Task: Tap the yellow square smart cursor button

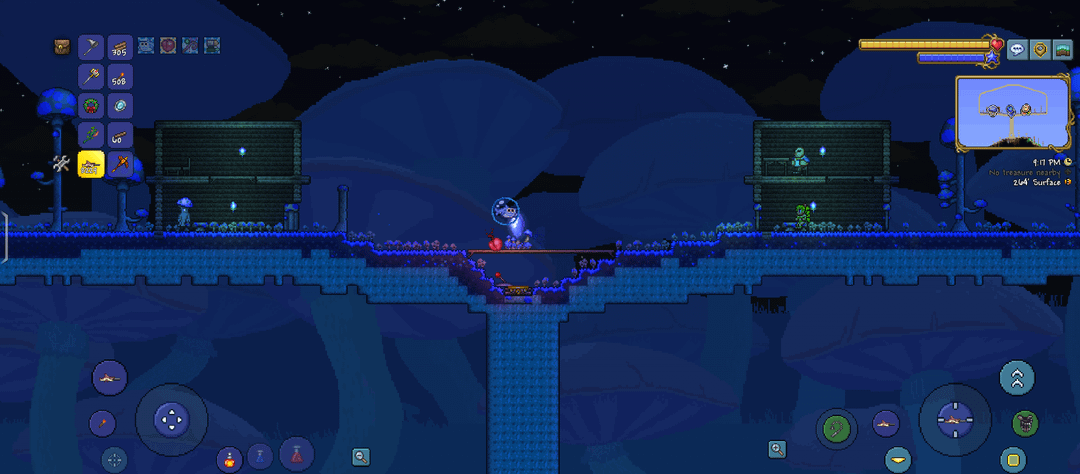Action: [x=1013, y=460]
